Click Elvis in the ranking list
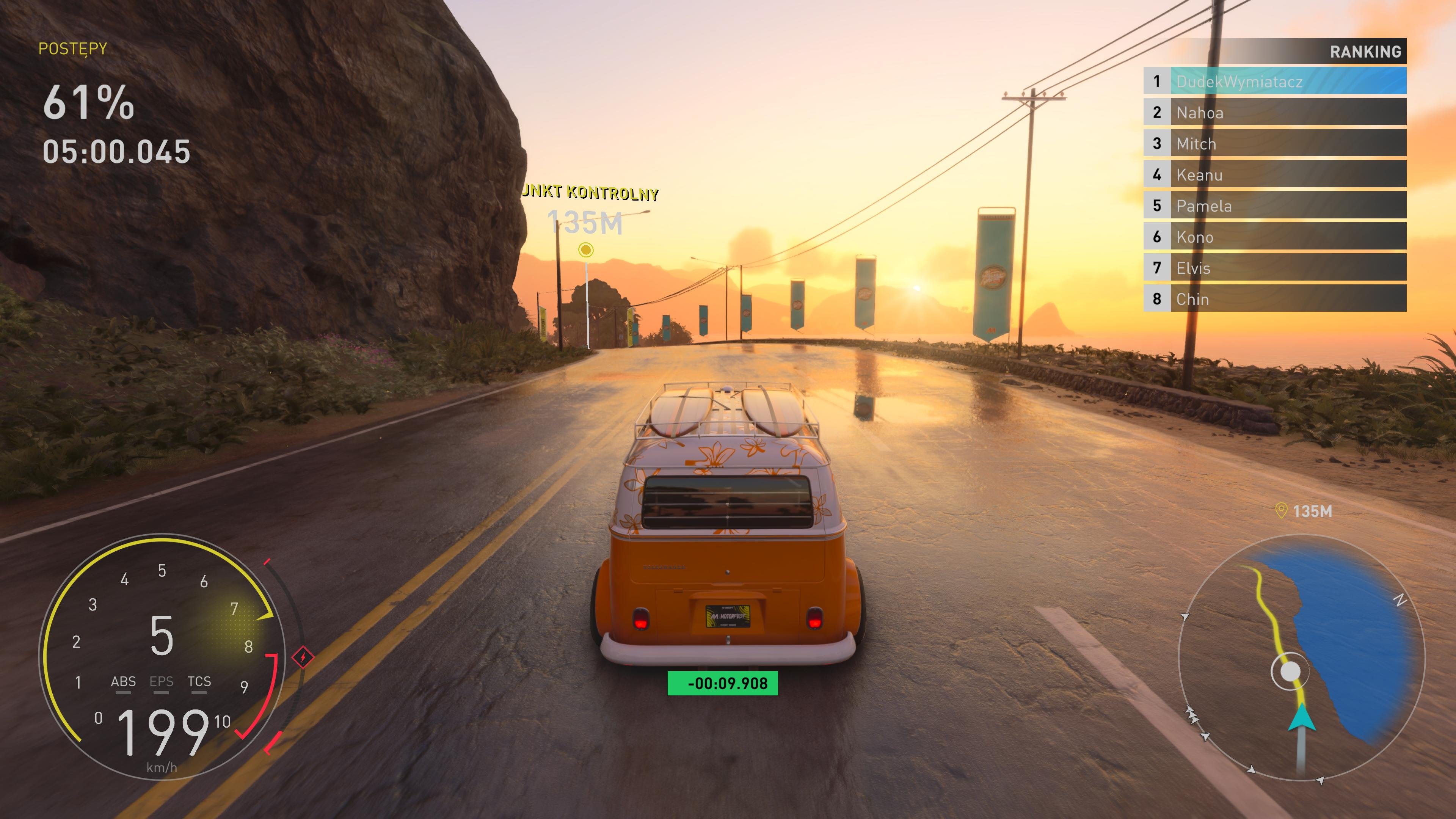The height and width of the screenshot is (819, 1456). [1274, 268]
